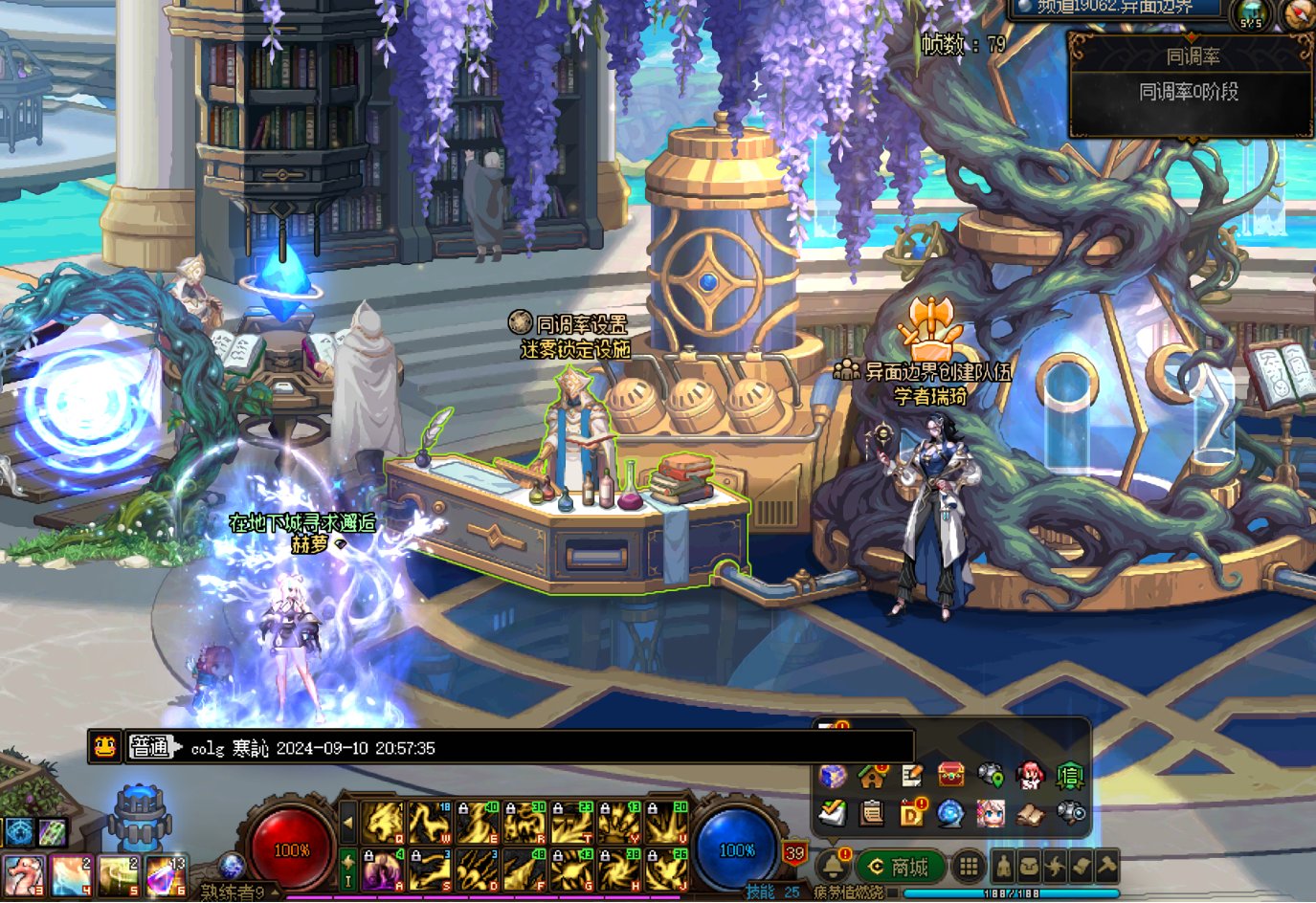Open the calendar D icon with alert

pos(912,813)
